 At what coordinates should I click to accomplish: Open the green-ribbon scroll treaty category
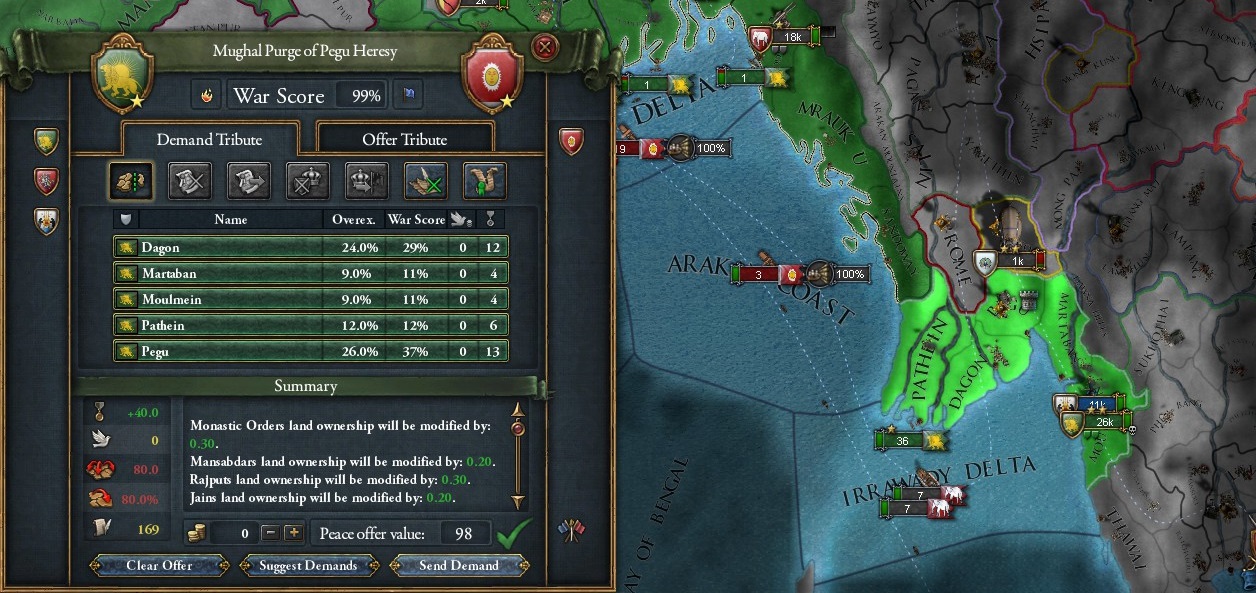484,181
